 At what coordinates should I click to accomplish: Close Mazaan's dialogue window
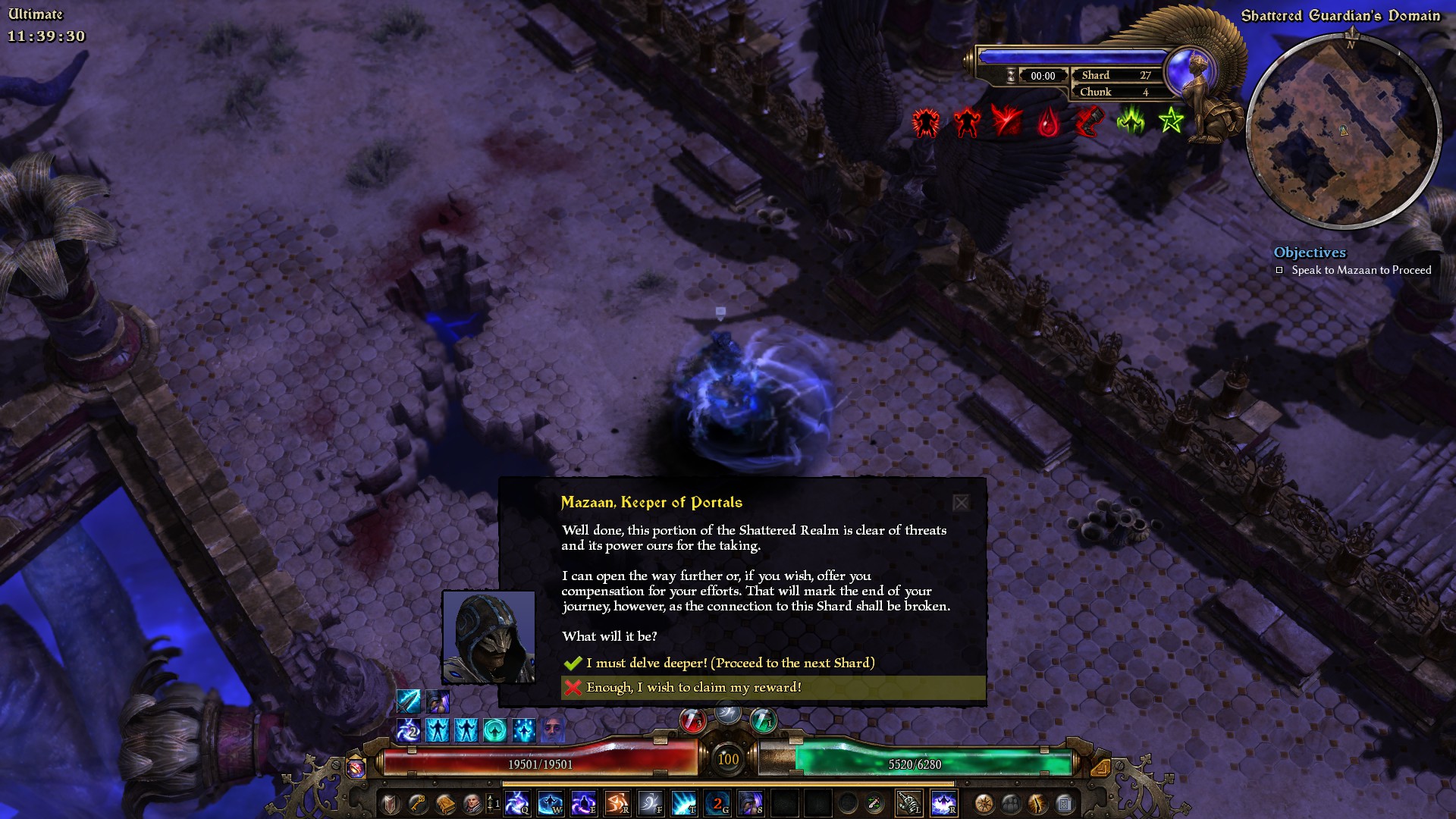961,503
